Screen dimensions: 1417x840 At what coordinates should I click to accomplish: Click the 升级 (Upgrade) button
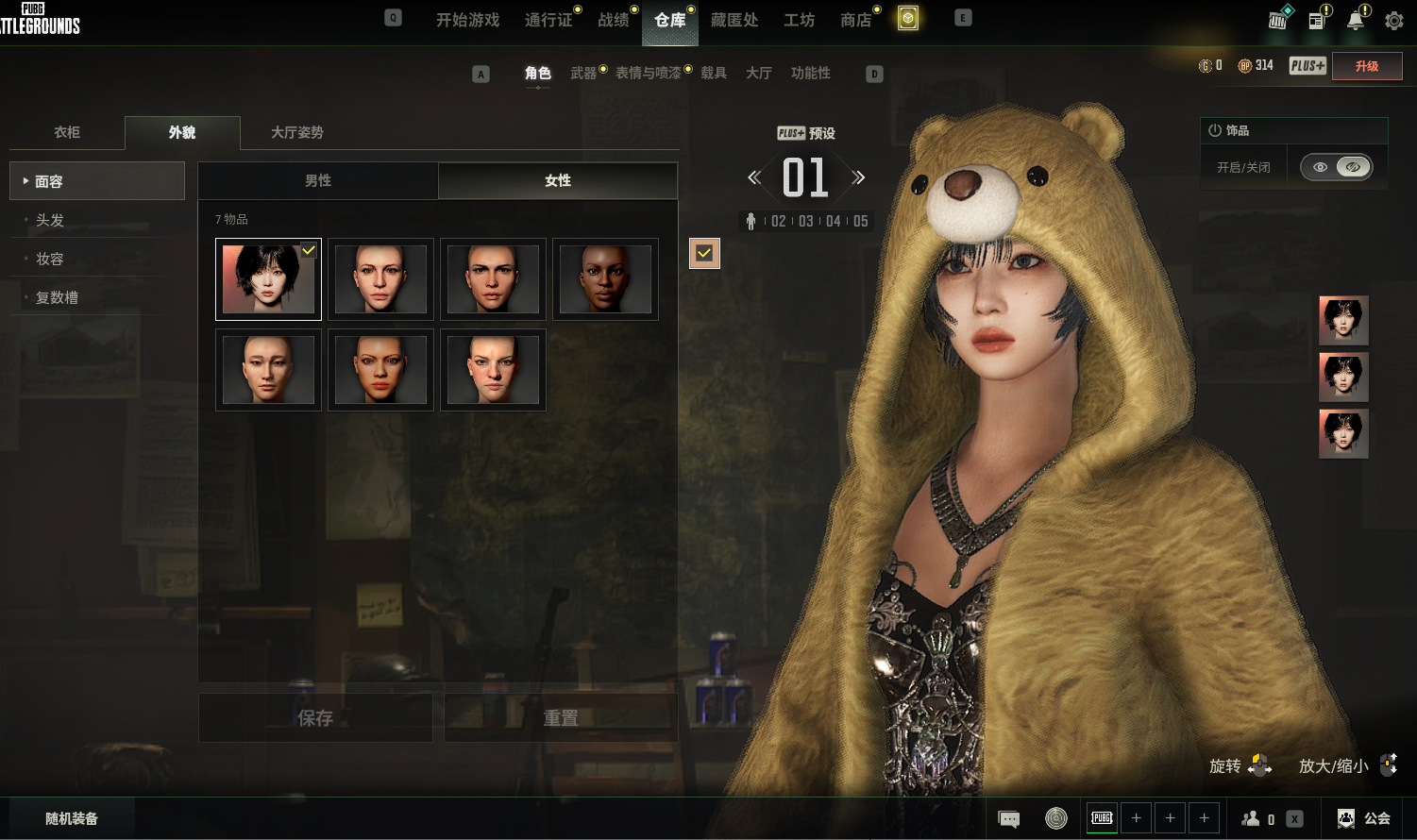click(x=1366, y=66)
